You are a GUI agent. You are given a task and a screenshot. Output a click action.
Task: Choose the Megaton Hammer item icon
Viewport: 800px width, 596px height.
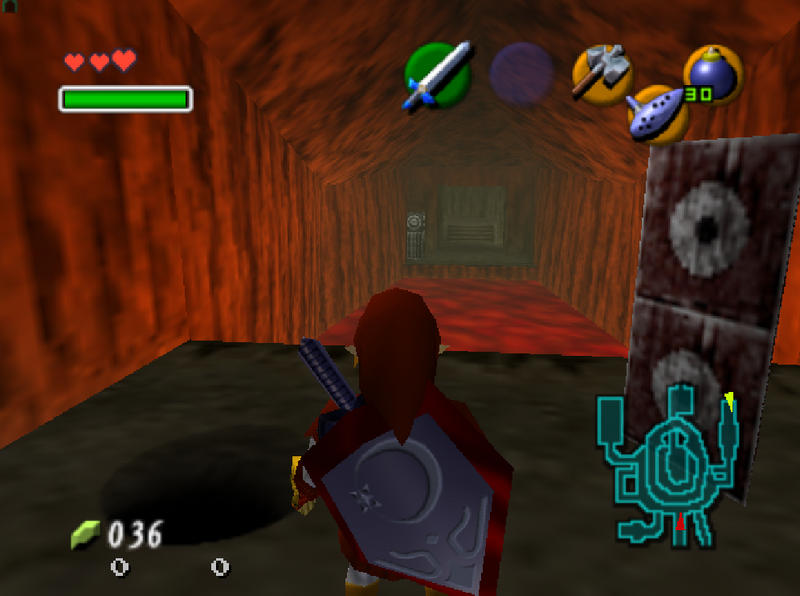[x=602, y=73]
